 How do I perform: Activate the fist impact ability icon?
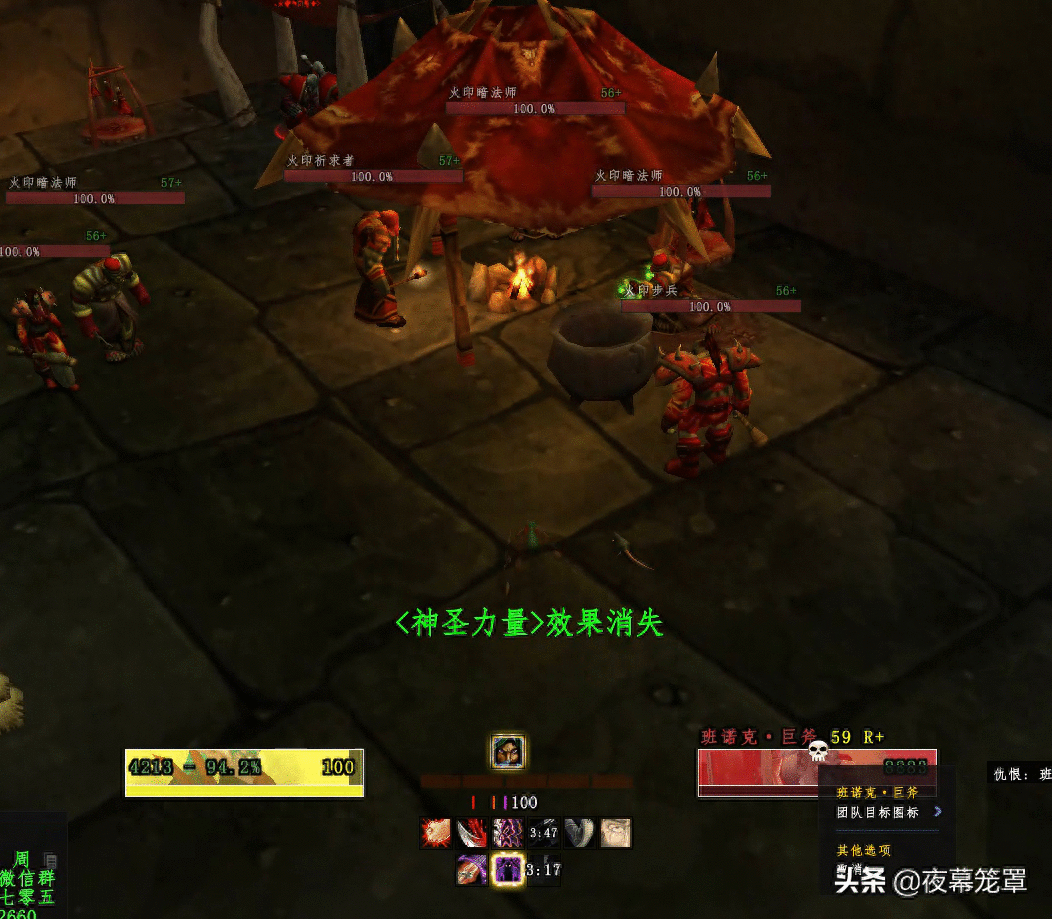pyautogui.click(x=436, y=833)
